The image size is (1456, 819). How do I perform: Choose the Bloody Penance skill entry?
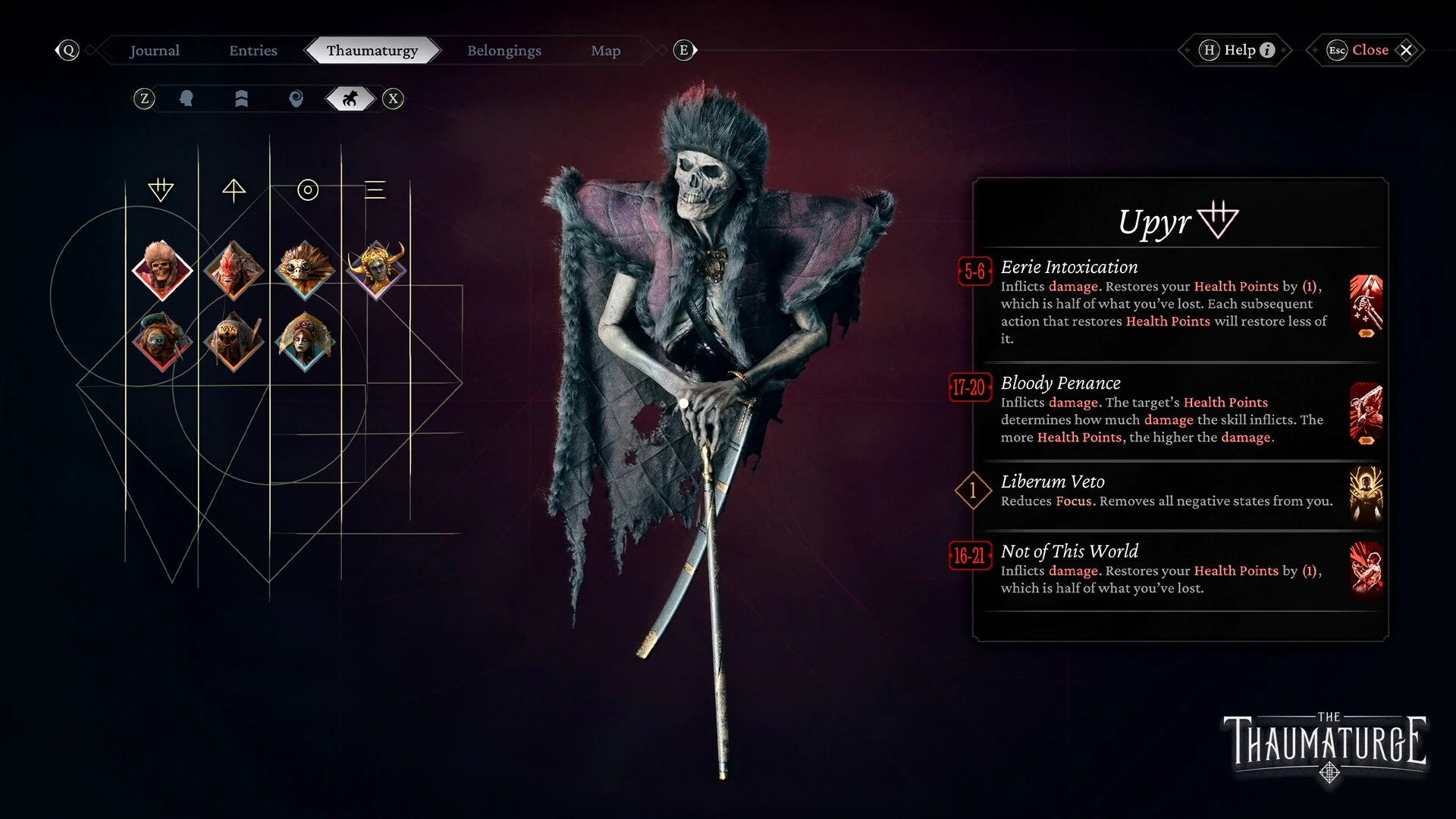1164,409
